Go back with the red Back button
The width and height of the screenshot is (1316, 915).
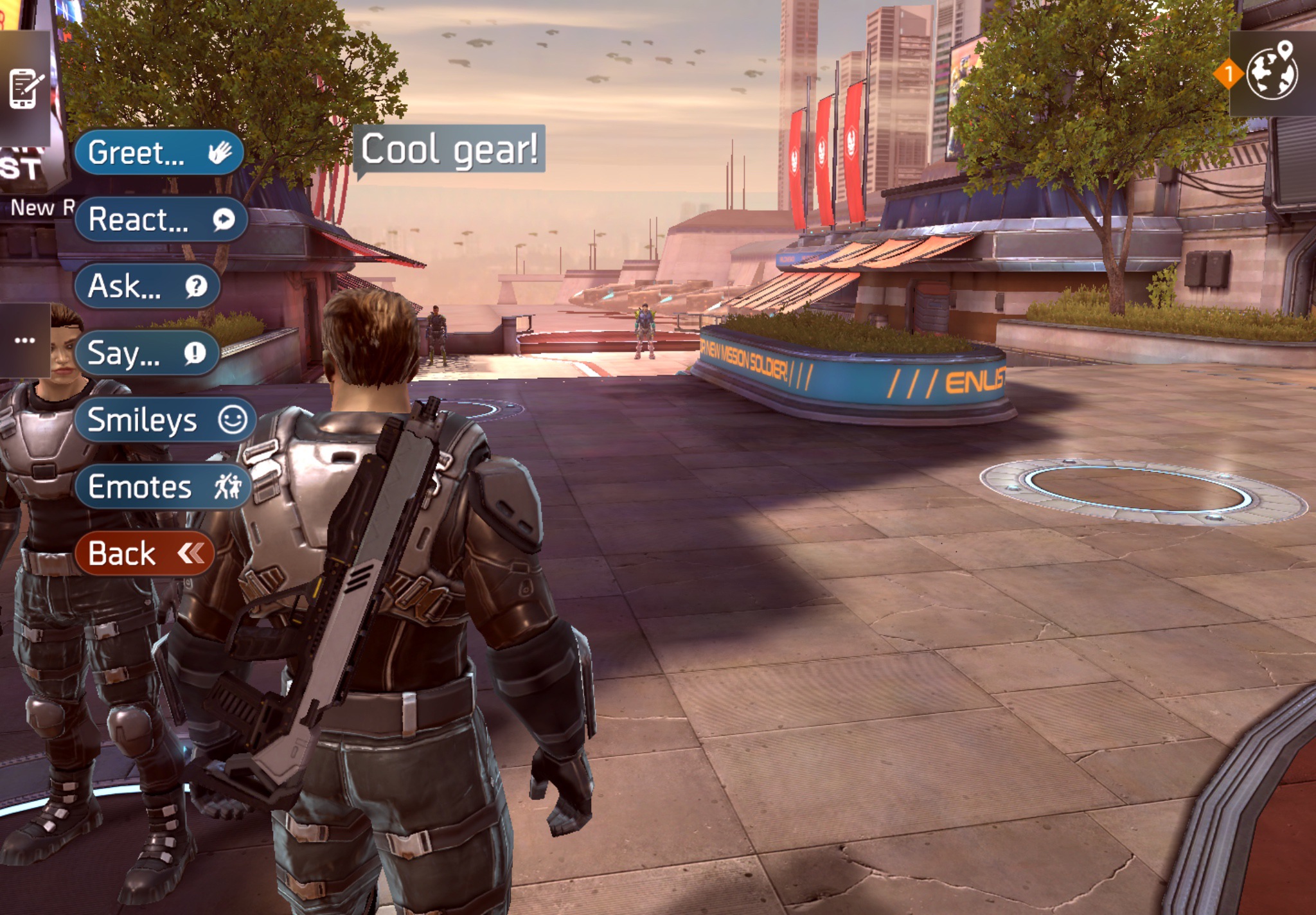(145, 553)
